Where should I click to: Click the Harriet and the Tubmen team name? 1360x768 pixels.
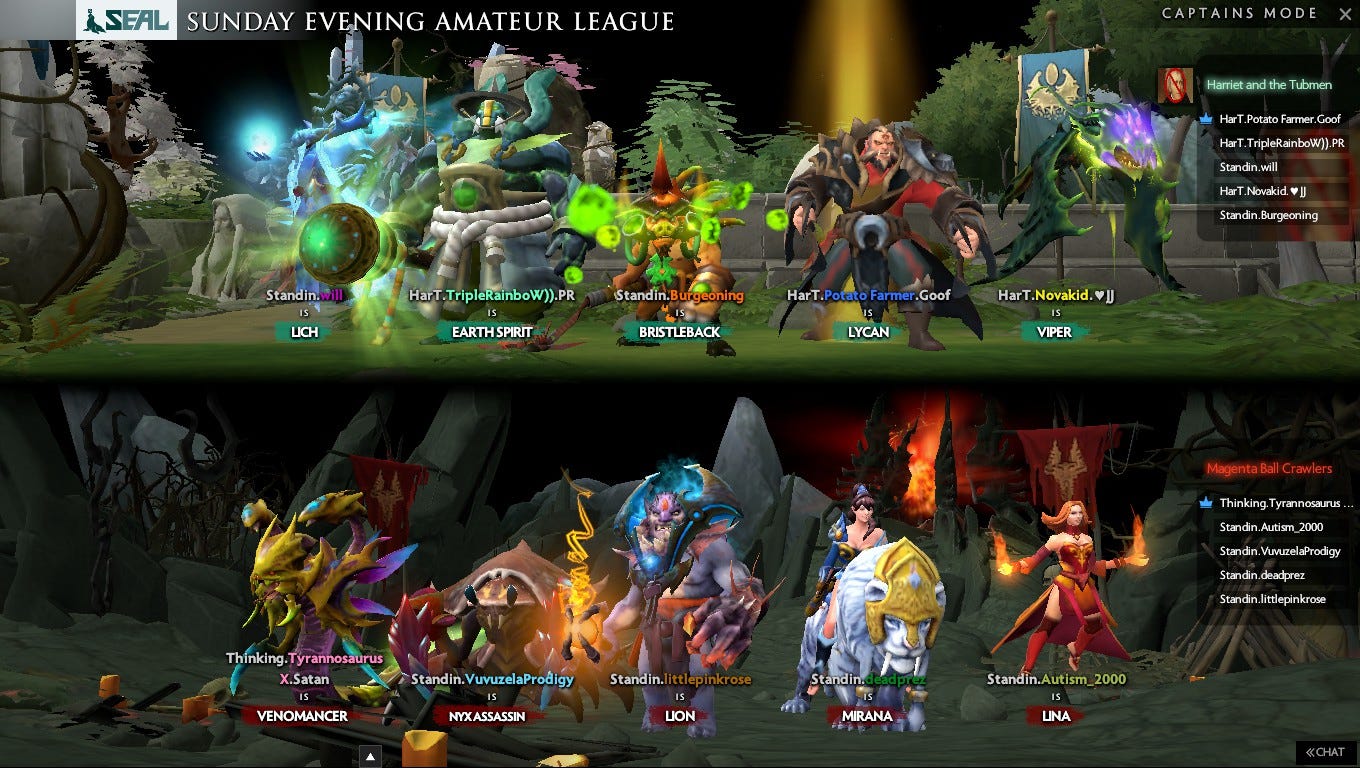(x=1268, y=85)
